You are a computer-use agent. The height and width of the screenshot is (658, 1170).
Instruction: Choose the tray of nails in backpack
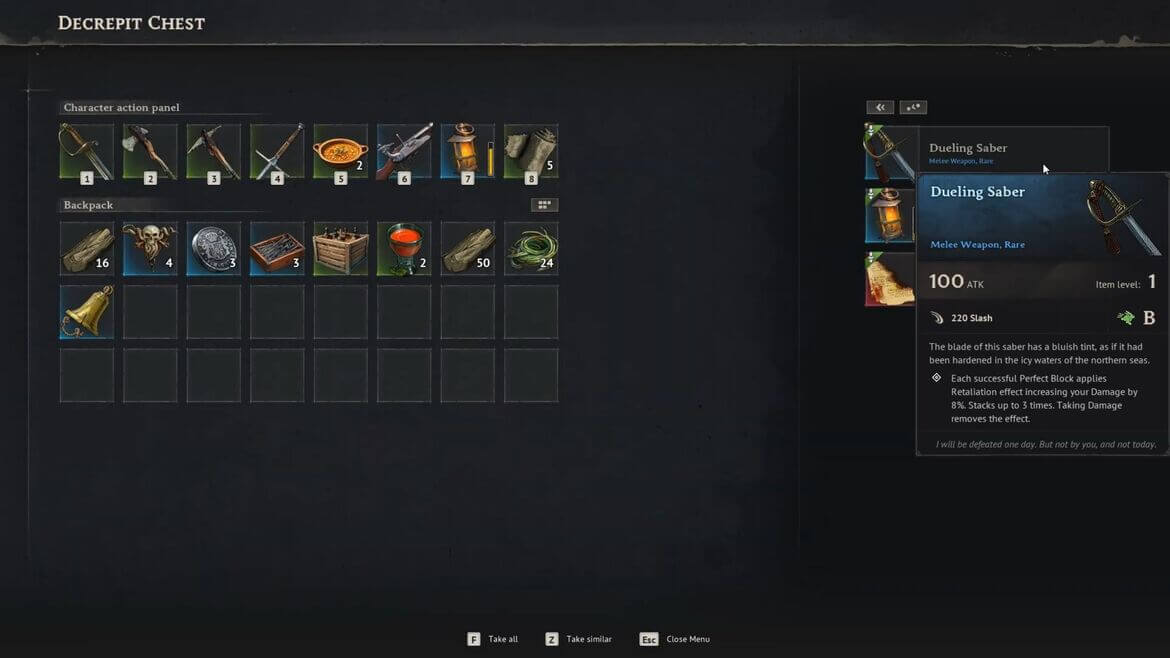pyautogui.click(x=277, y=248)
